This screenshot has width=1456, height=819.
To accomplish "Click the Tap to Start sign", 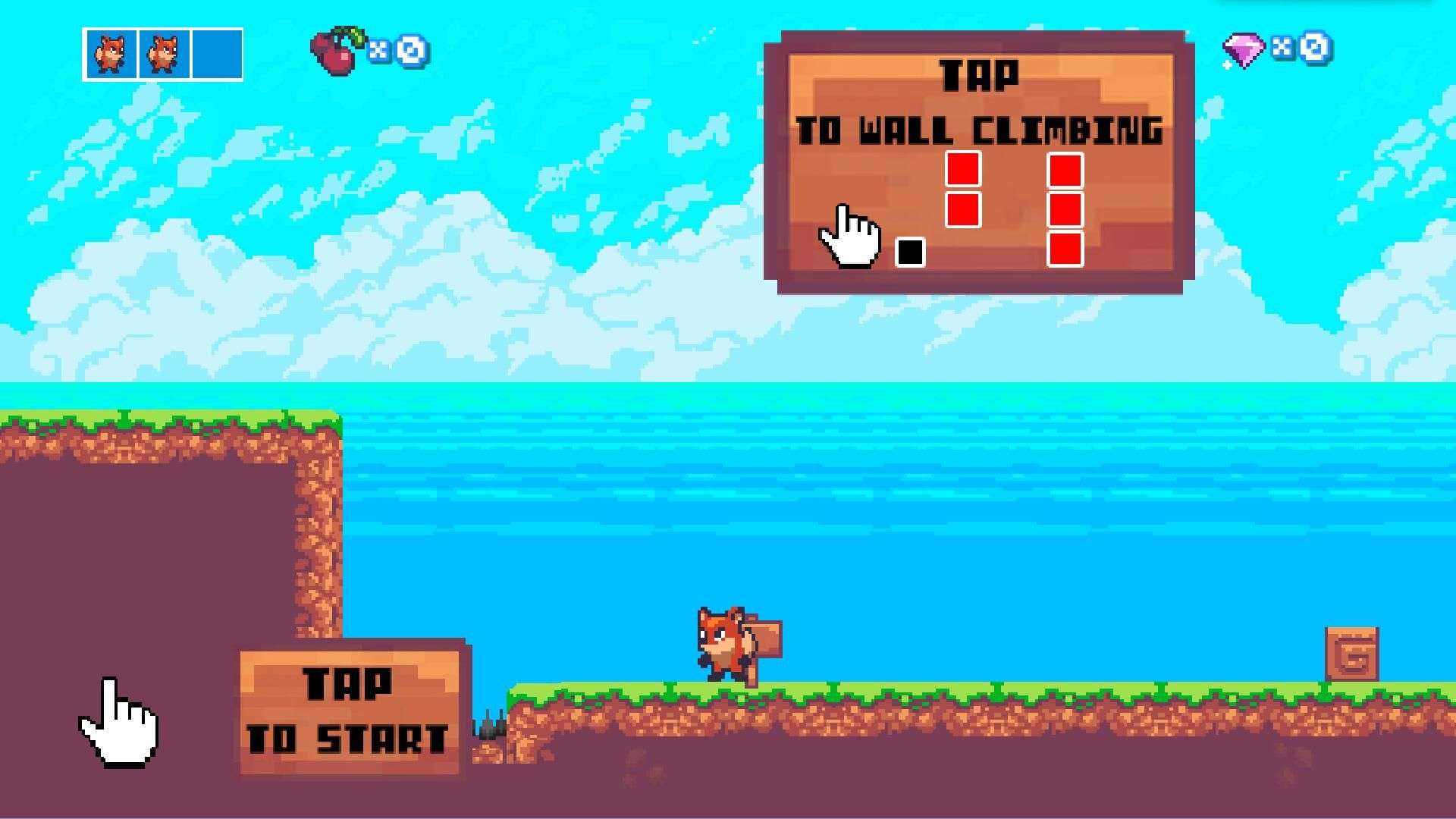I will point(350,711).
